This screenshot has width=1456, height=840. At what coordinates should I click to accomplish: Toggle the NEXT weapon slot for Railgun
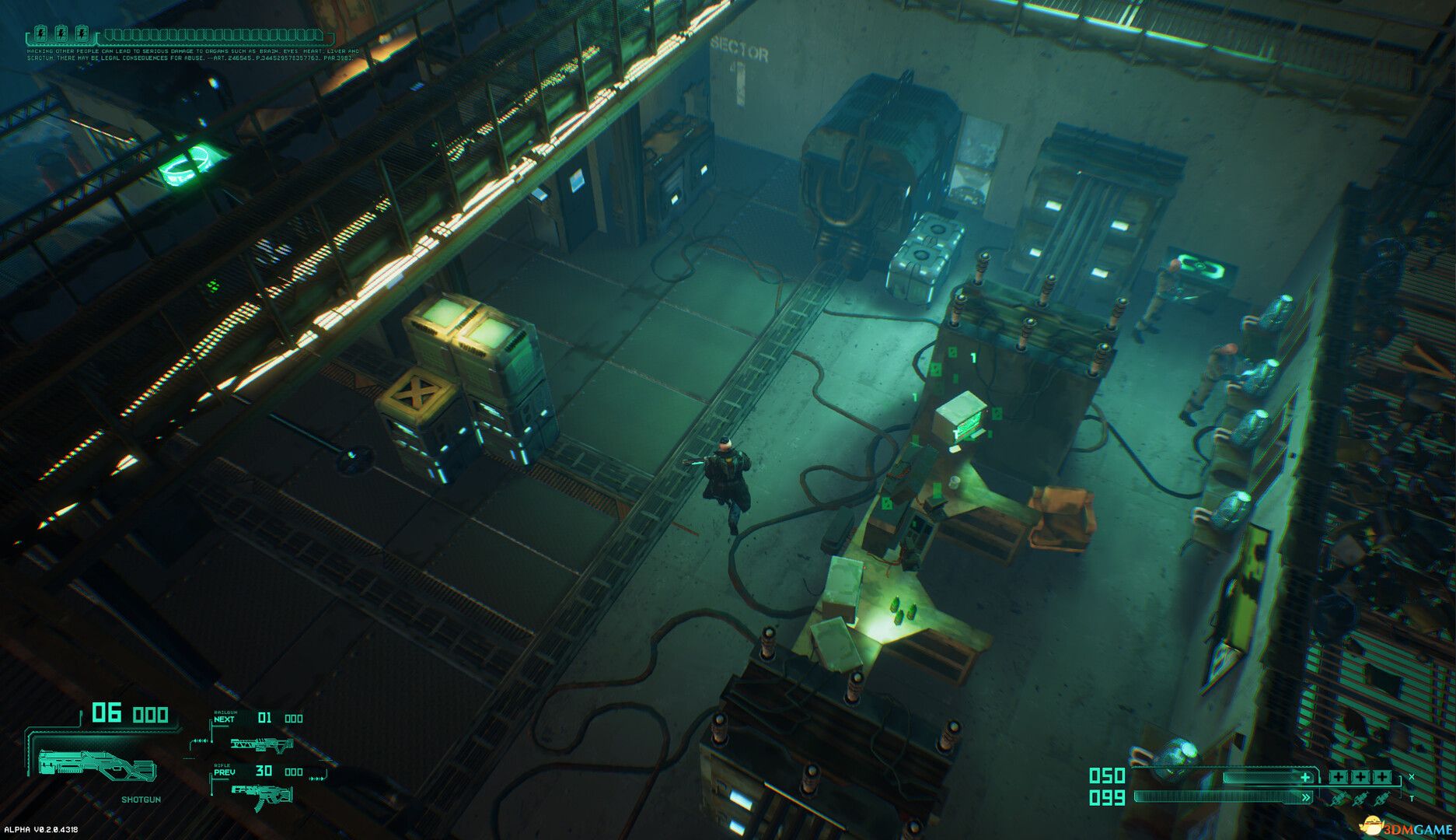coord(223,719)
